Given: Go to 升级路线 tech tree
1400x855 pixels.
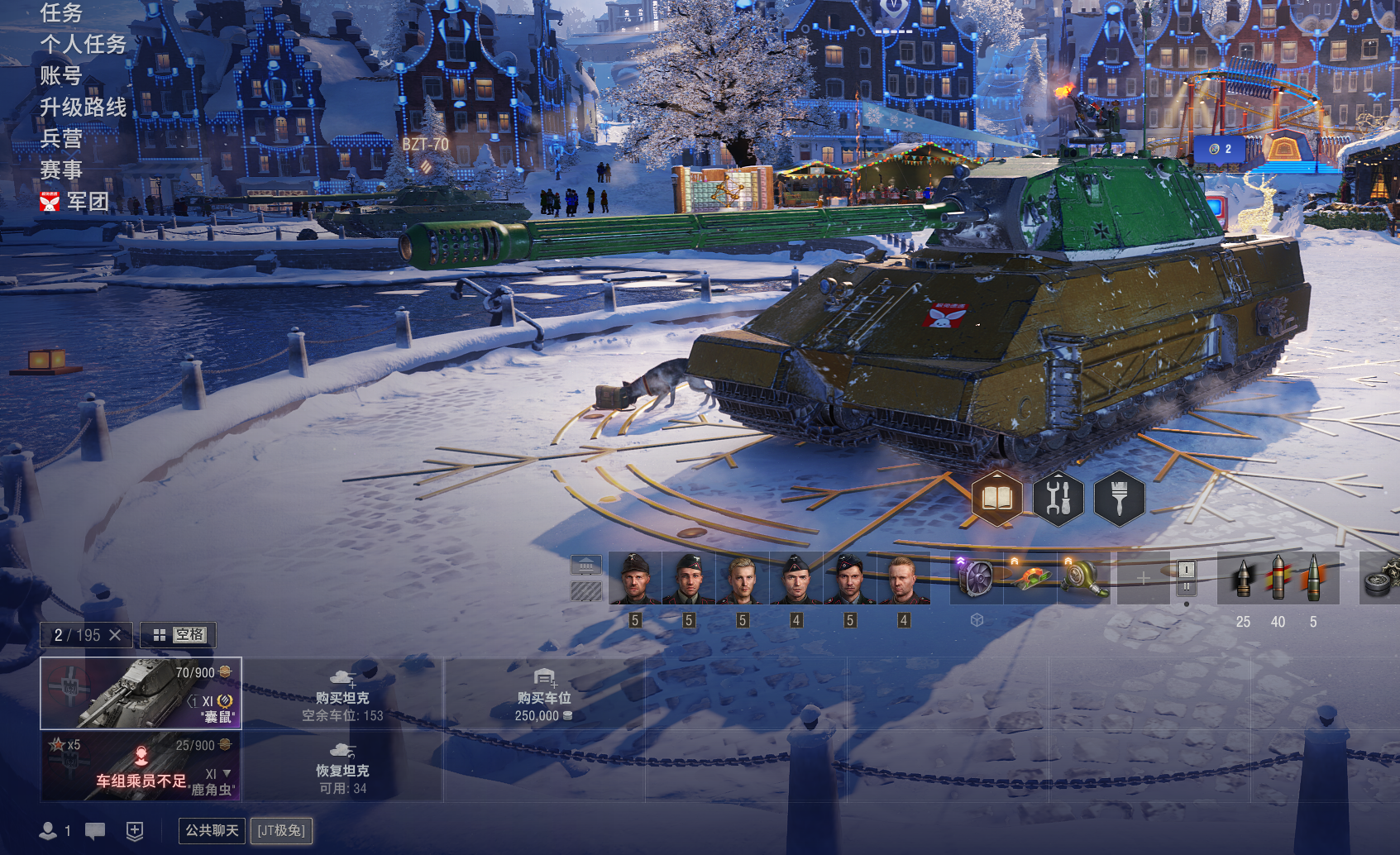Looking at the screenshot, I should (x=84, y=107).
